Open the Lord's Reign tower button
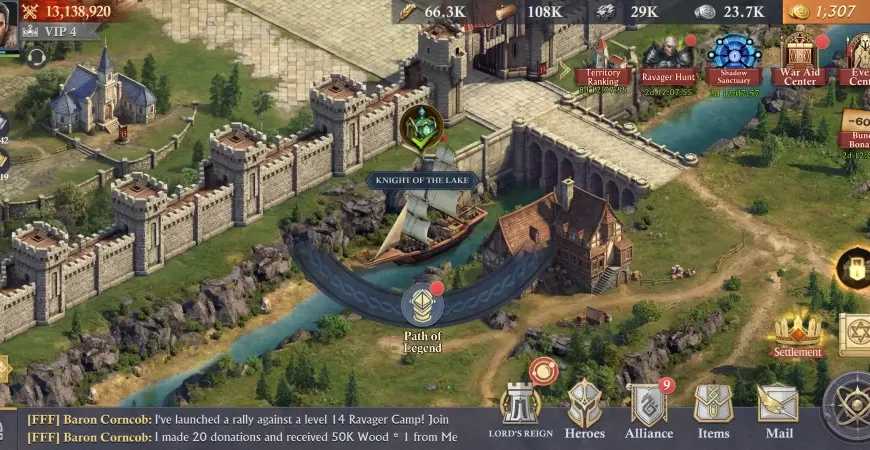Image resolution: width=870 pixels, height=450 pixels. pos(520,408)
